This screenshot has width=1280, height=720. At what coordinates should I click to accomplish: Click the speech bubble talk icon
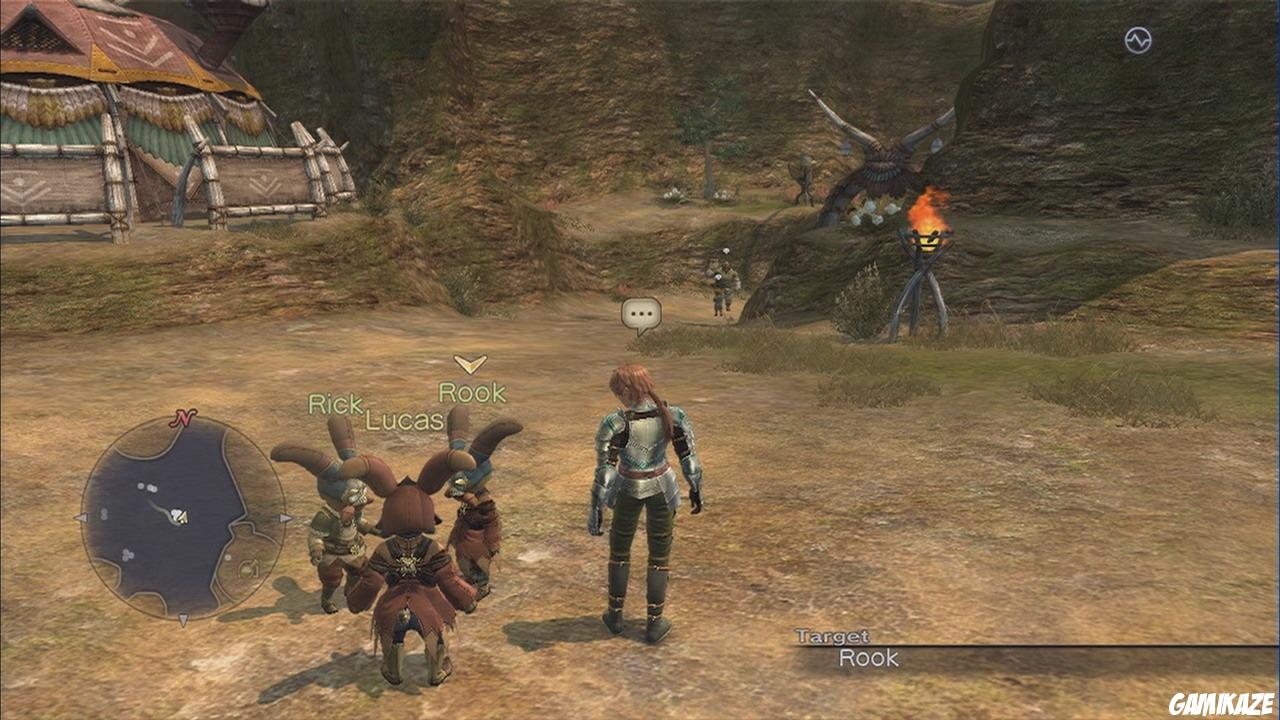click(641, 315)
